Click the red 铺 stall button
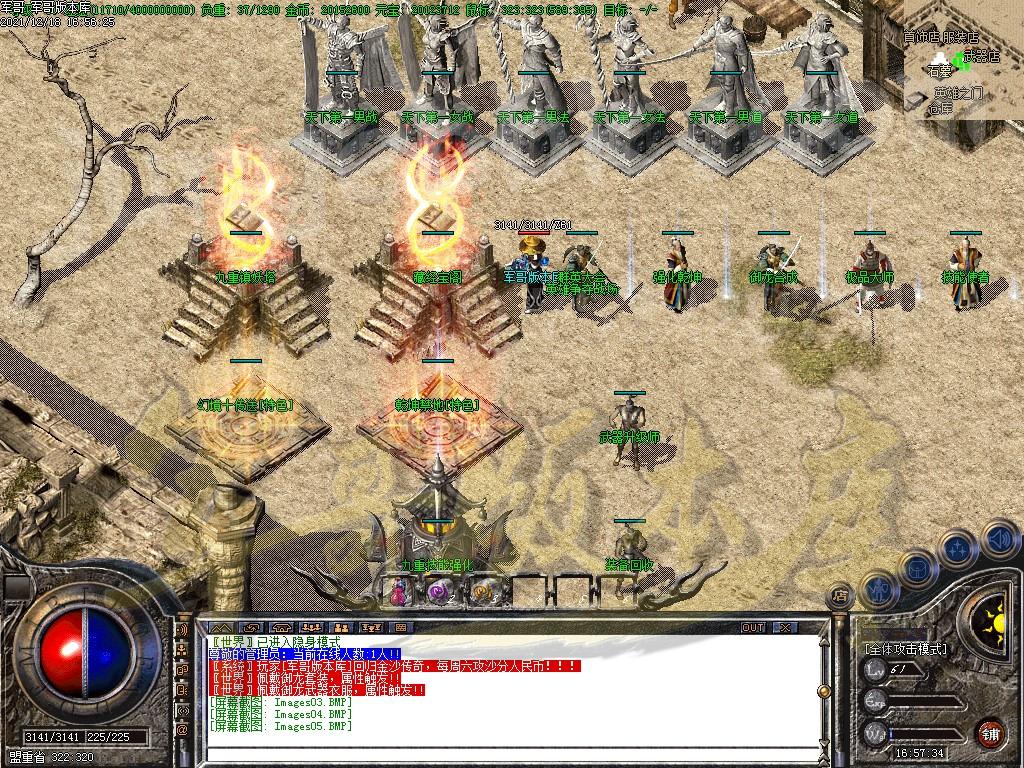 (x=990, y=731)
